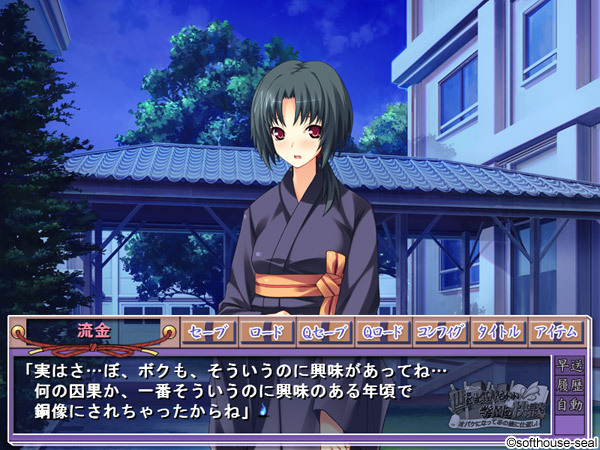This screenshot has width=600, height=450.
Task: Show the 履歴 message history log
Action: pyautogui.click(x=569, y=385)
